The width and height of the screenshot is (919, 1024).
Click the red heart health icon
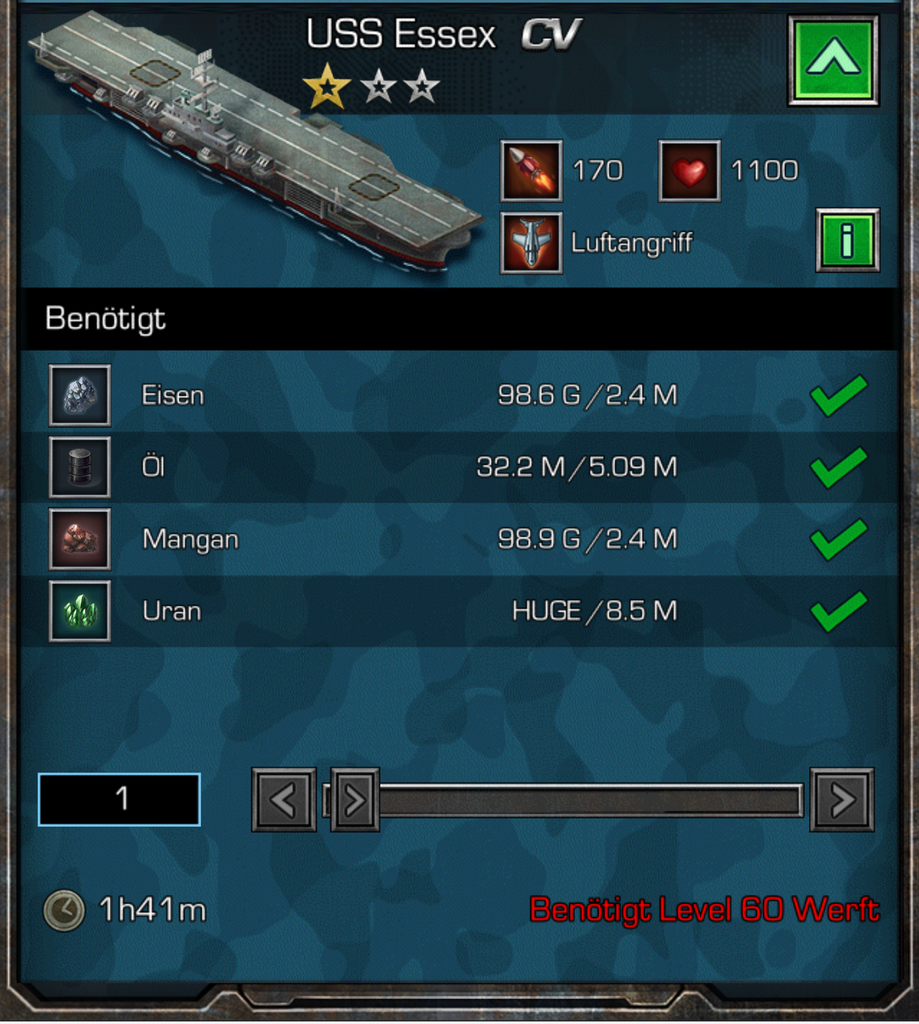[689, 171]
